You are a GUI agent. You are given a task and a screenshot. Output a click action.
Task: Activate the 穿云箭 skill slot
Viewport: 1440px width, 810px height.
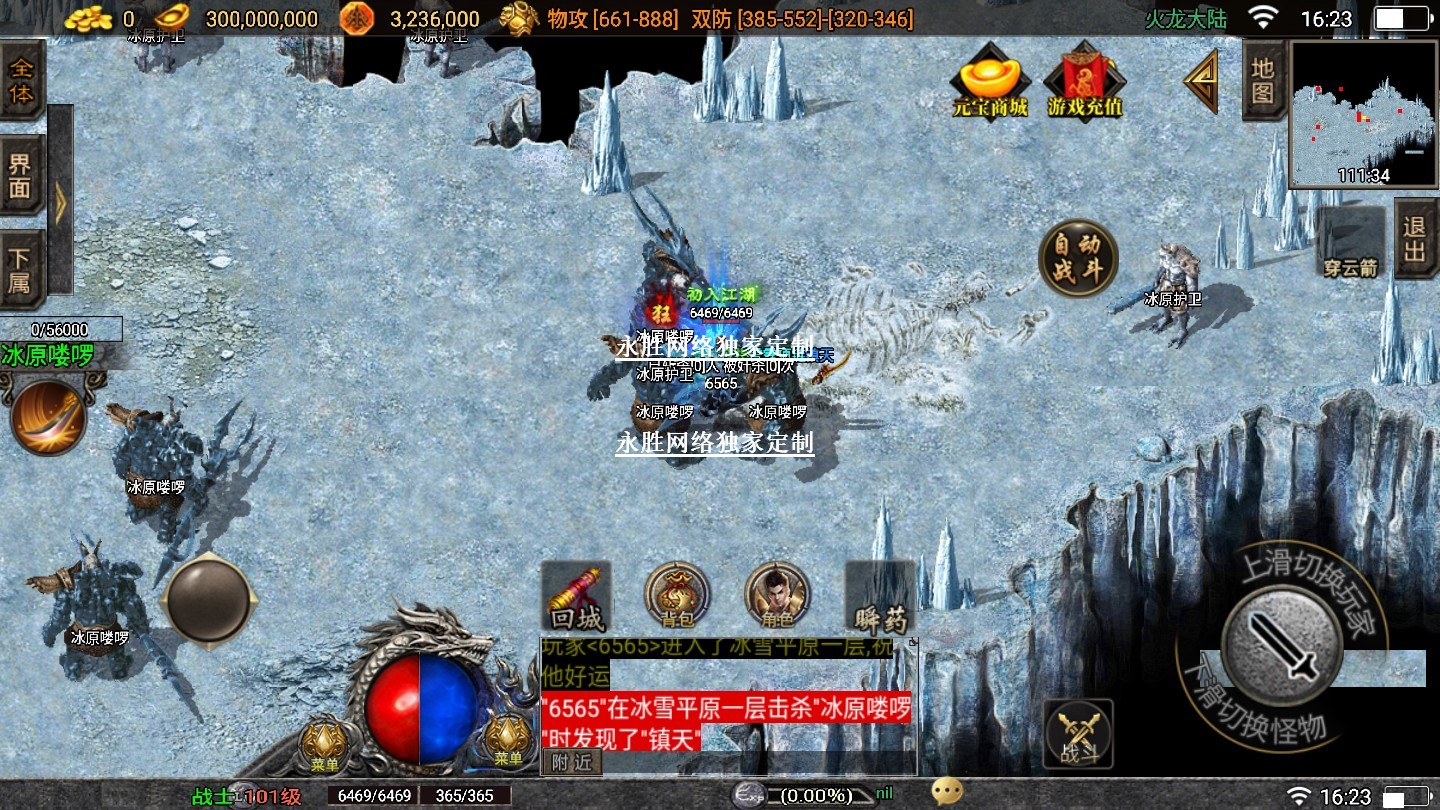click(1351, 243)
